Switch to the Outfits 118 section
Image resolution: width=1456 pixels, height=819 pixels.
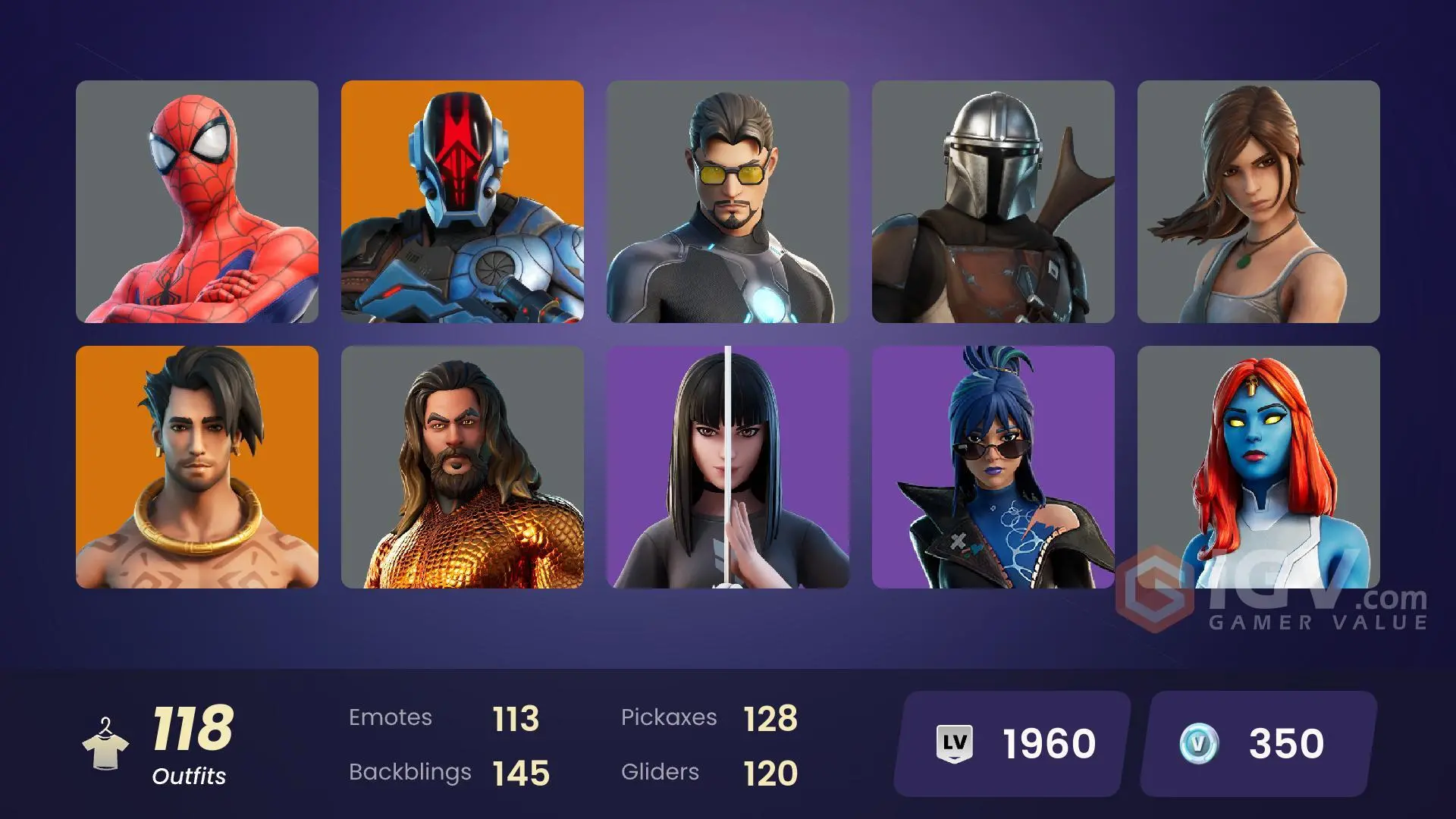pos(192,743)
